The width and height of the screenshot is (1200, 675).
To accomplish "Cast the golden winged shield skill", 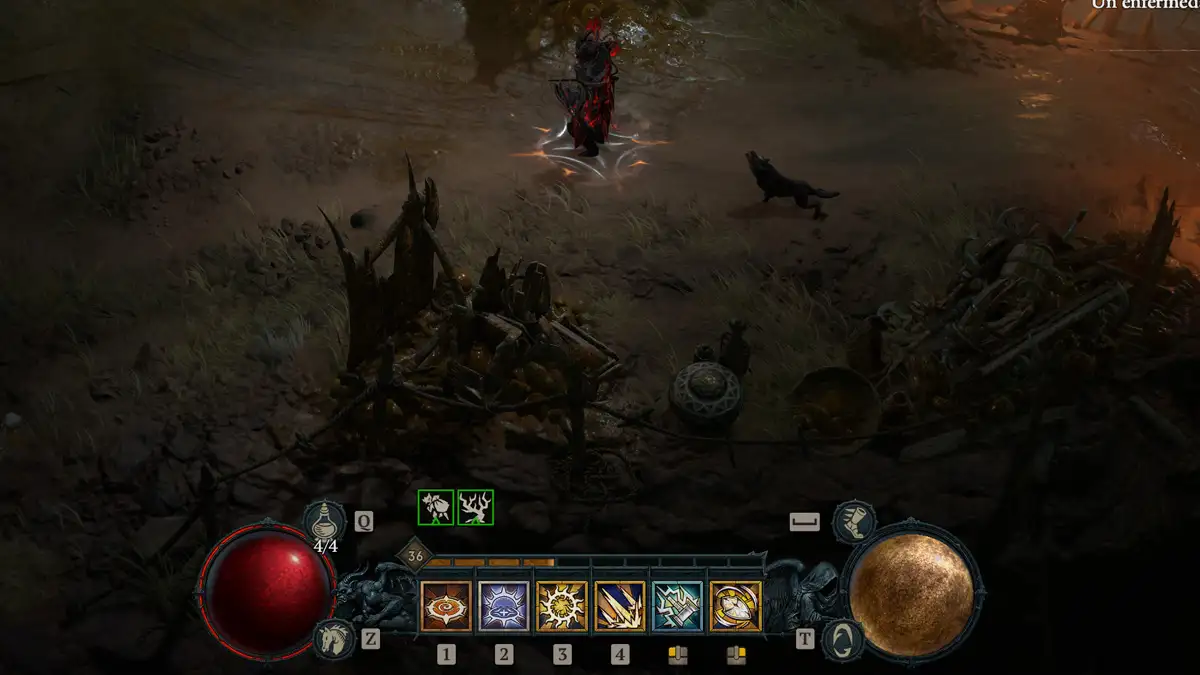I will (x=736, y=607).
